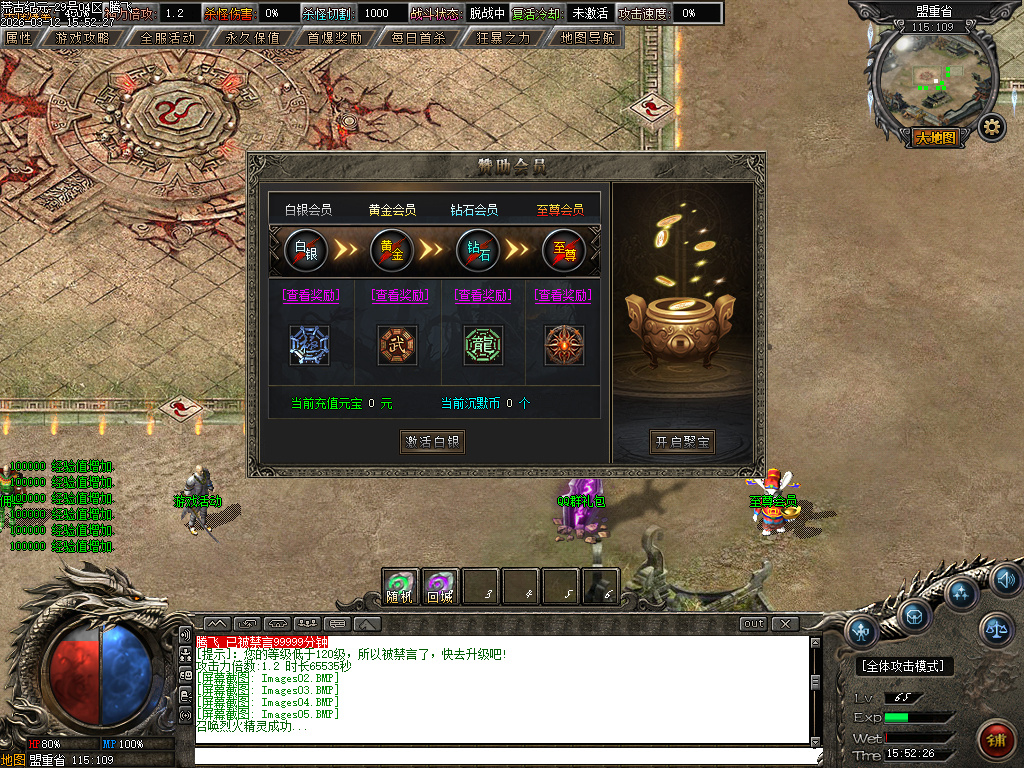Click the 激活白银 activation button
The height and width of the screenshot is (768, 1024).
[432, 442]
